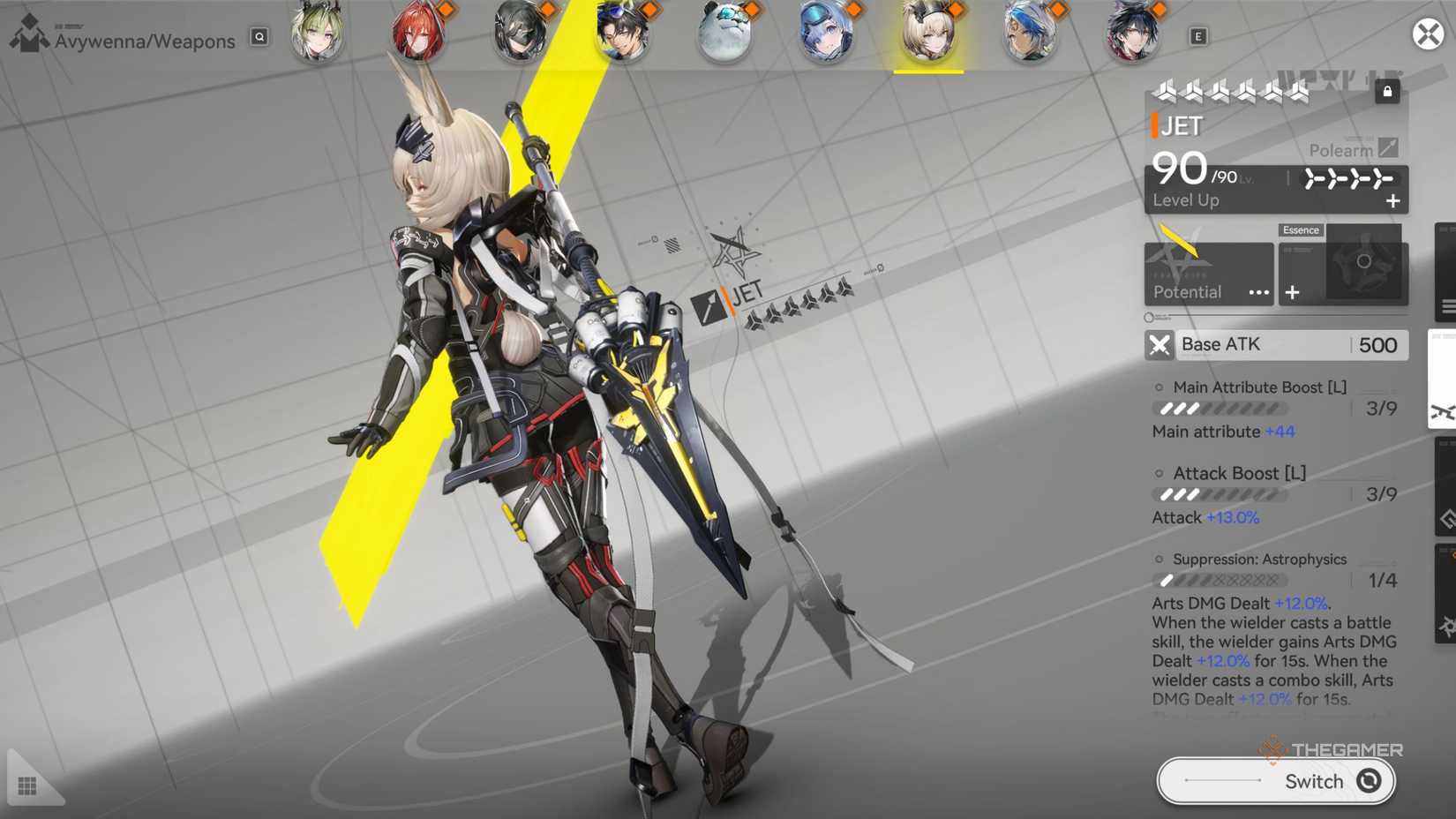Select the currently highlighted blonde character portrait
This screenshot has height=819, width=1456.
(928, 35)
